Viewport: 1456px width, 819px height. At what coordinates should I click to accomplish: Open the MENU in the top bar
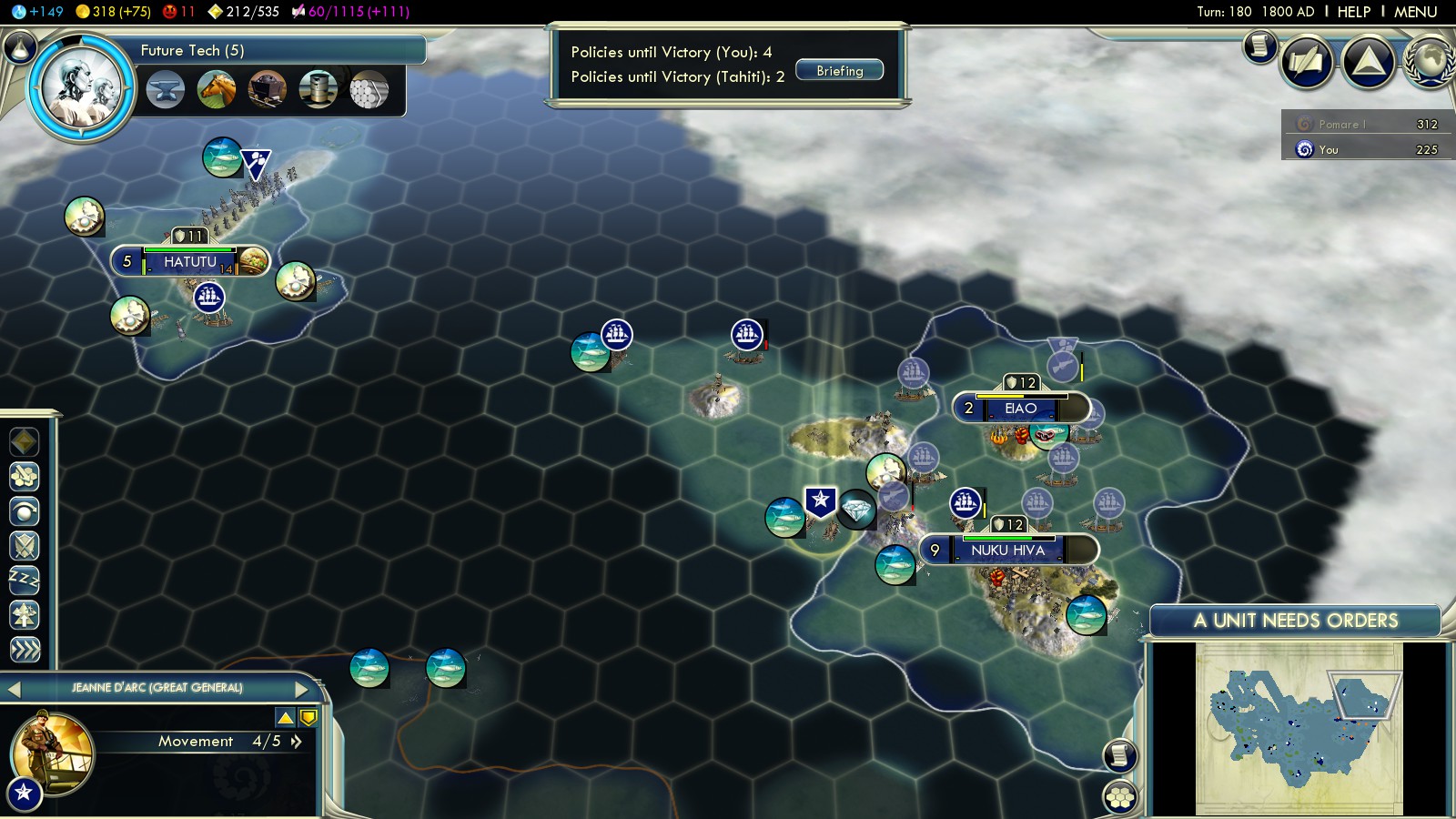click(x=1415, y=12)
